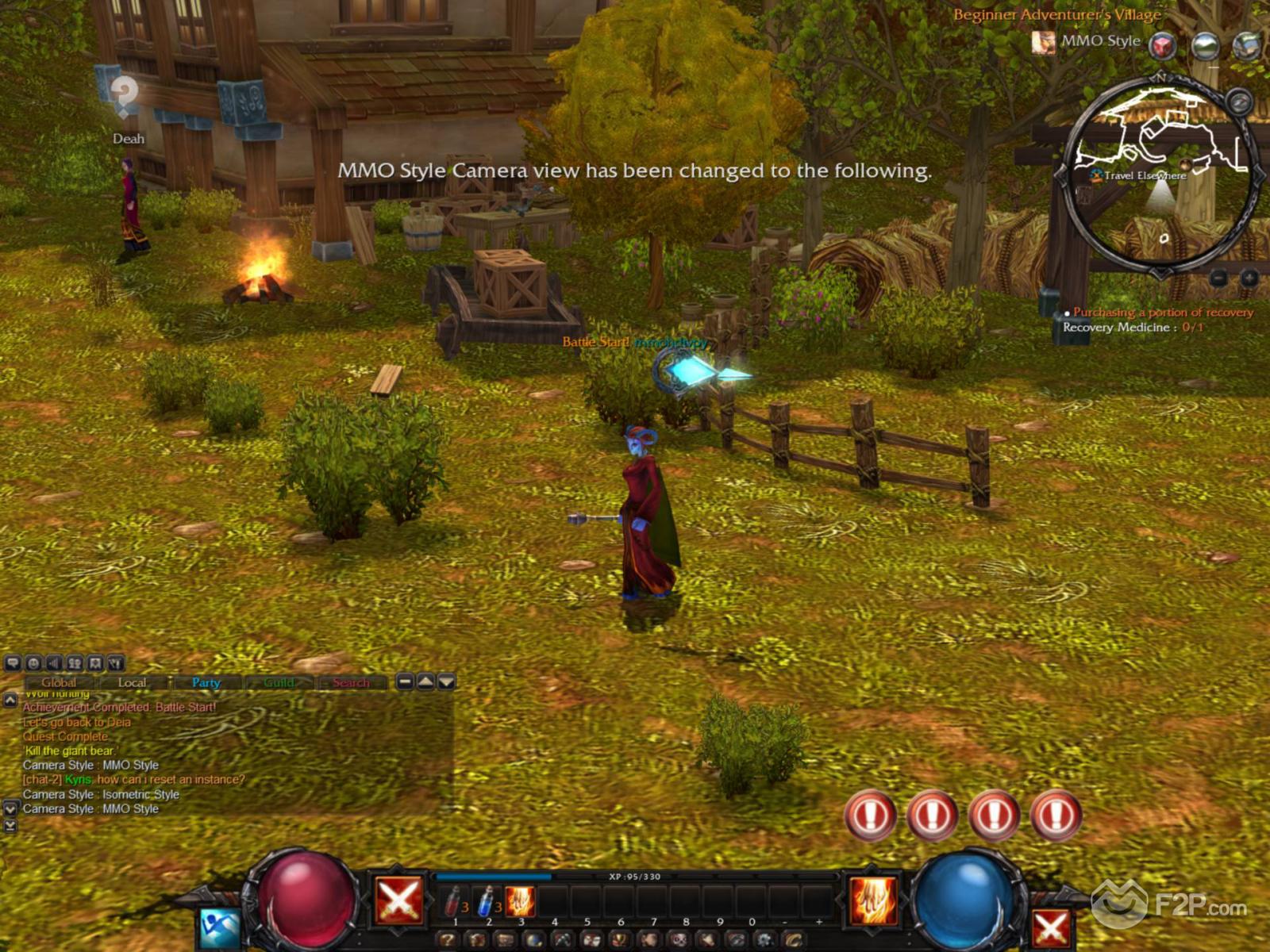Click the landscape view button near MMO Style
This screenshot has width=1270, height=952.
(1206, 45)
